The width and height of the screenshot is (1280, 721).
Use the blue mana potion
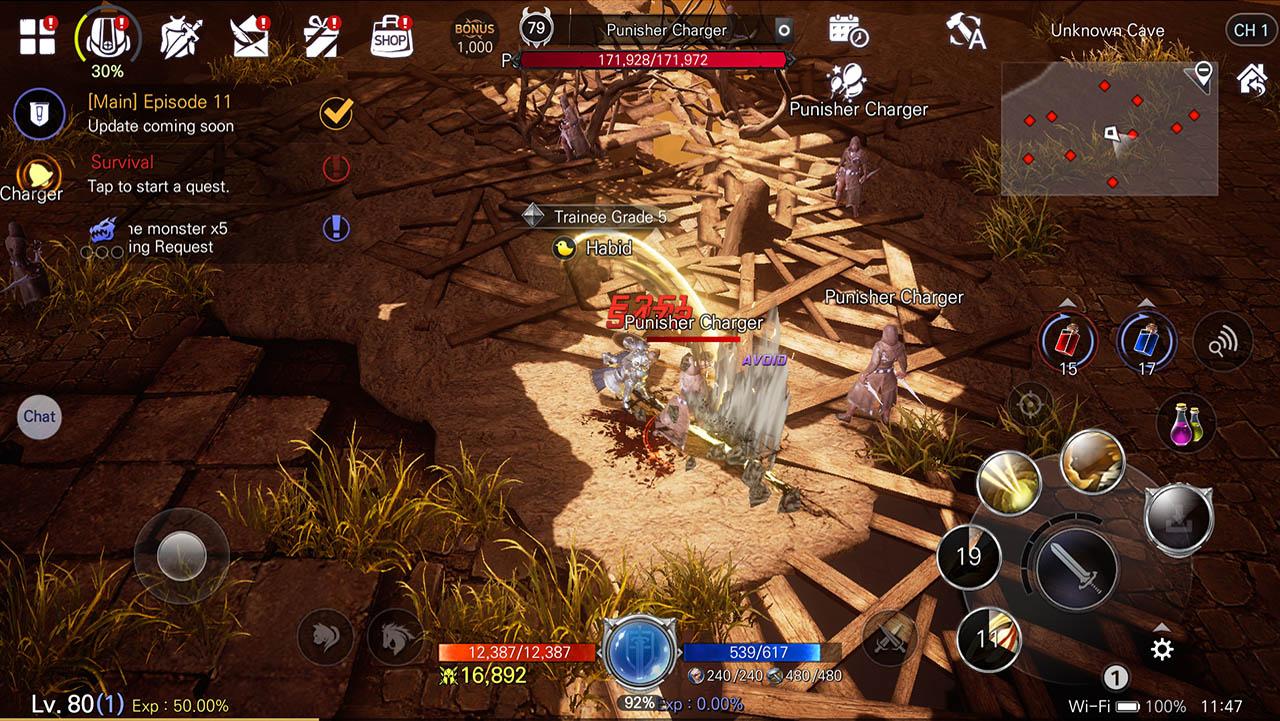point(1146,341)
